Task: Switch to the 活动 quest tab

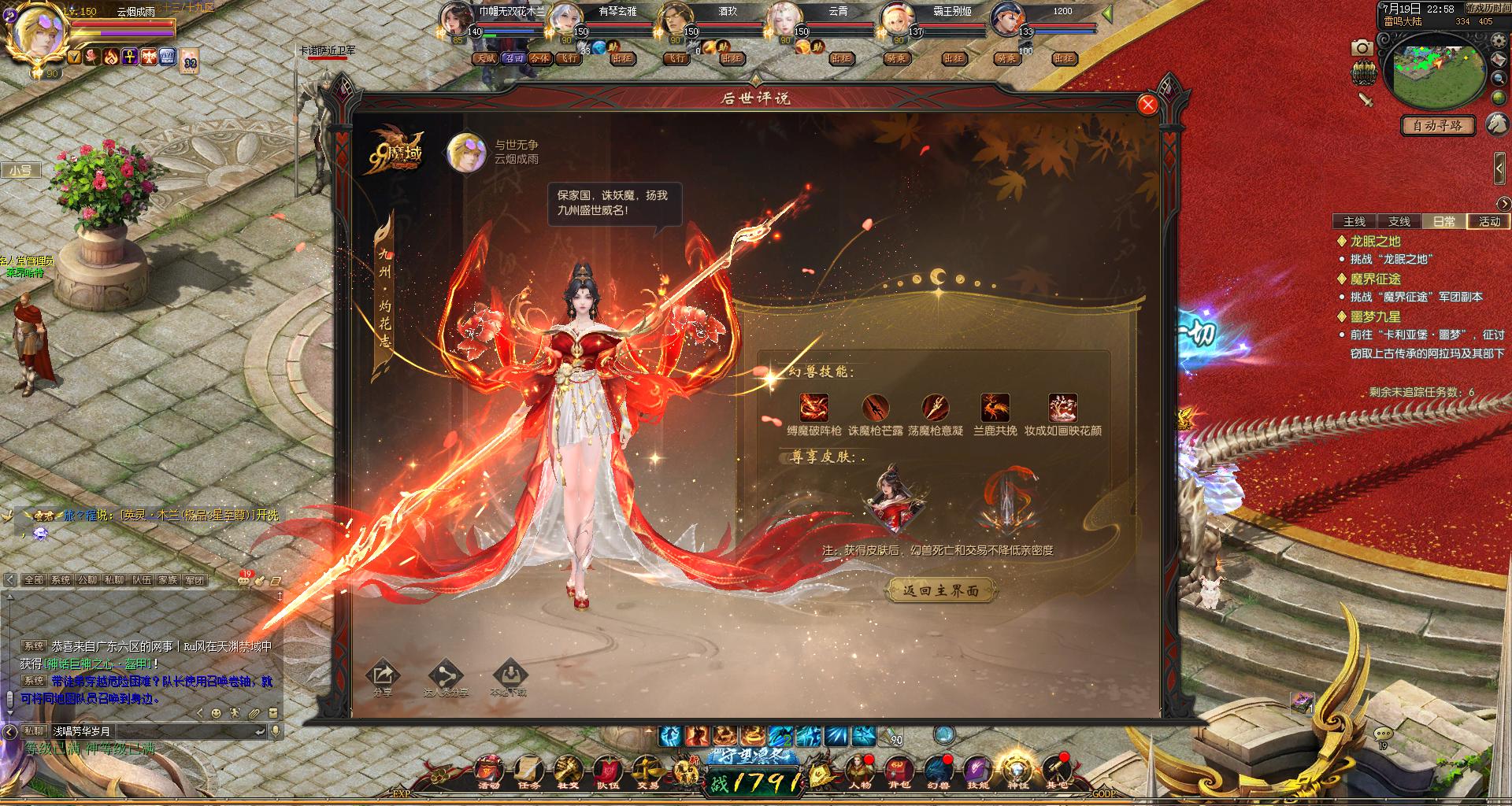Action: click(1489, 221)
